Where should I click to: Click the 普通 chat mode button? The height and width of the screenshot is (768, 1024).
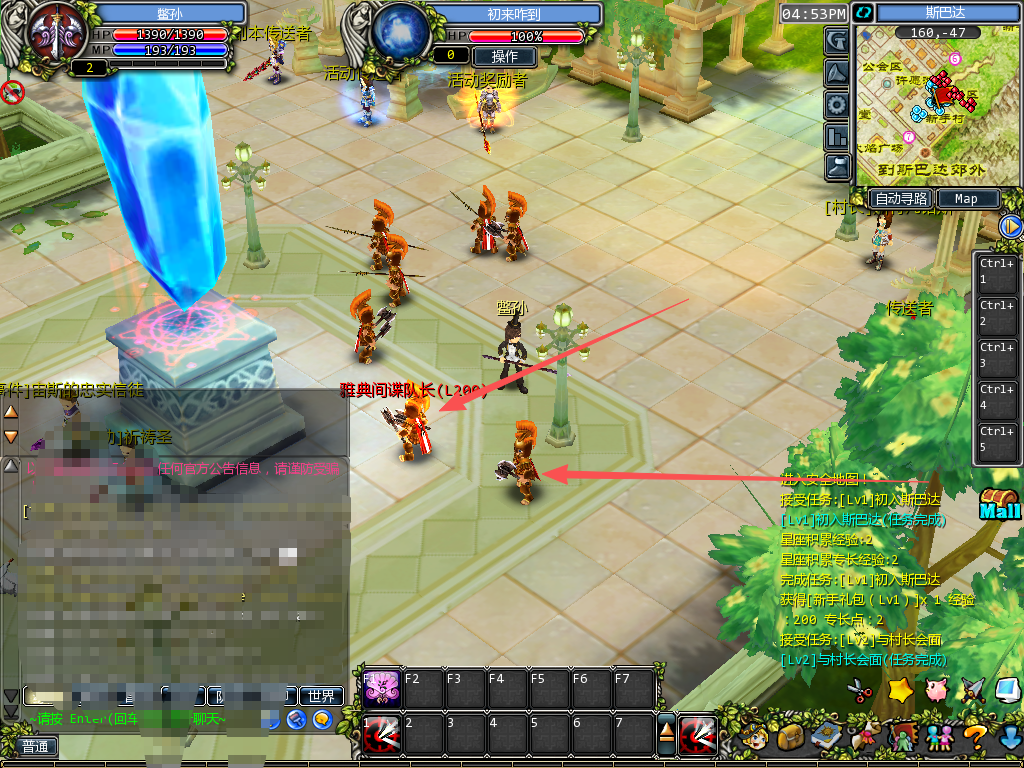pos(36,746)
